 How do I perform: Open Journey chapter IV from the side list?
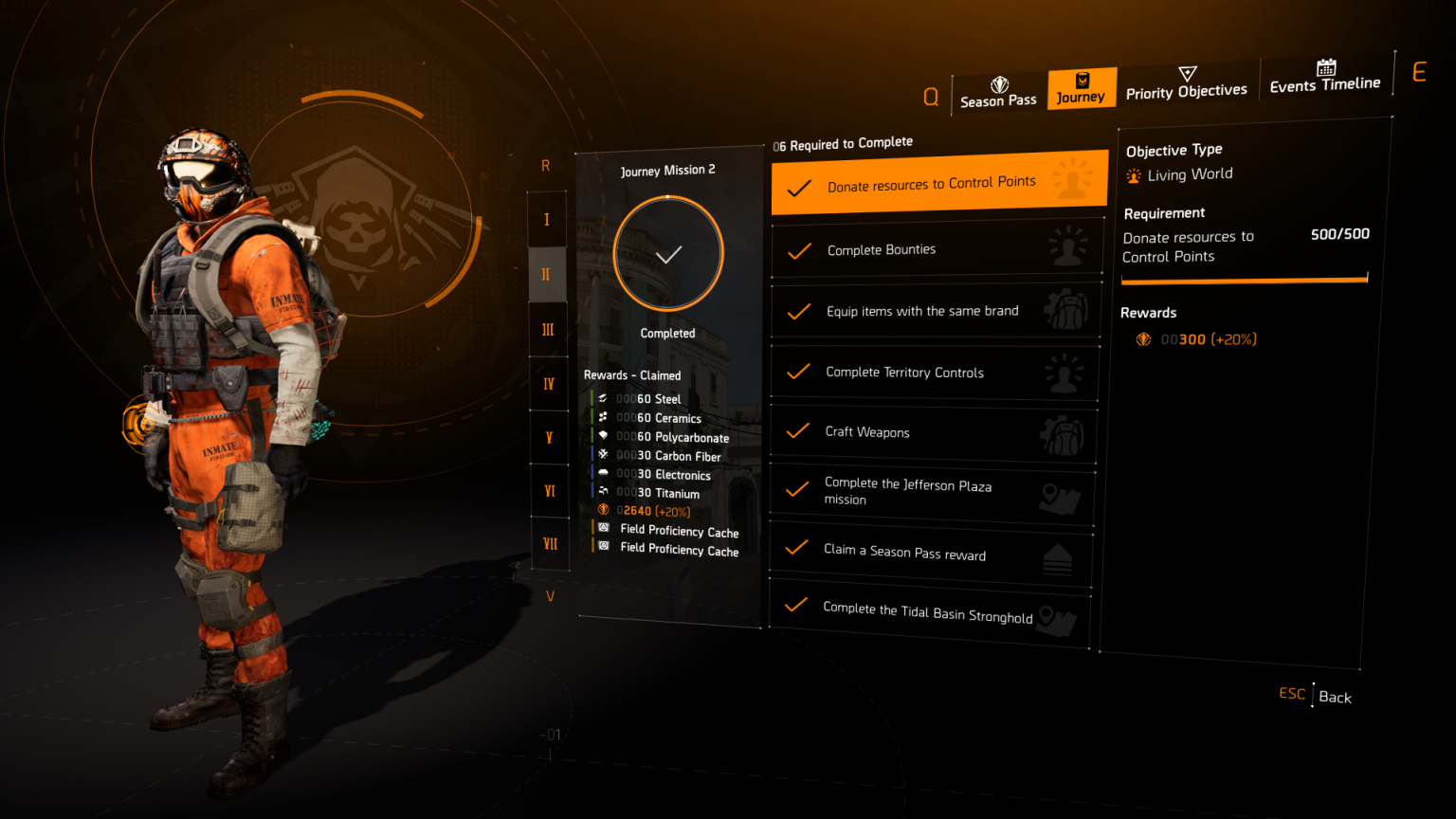point(548,383)
